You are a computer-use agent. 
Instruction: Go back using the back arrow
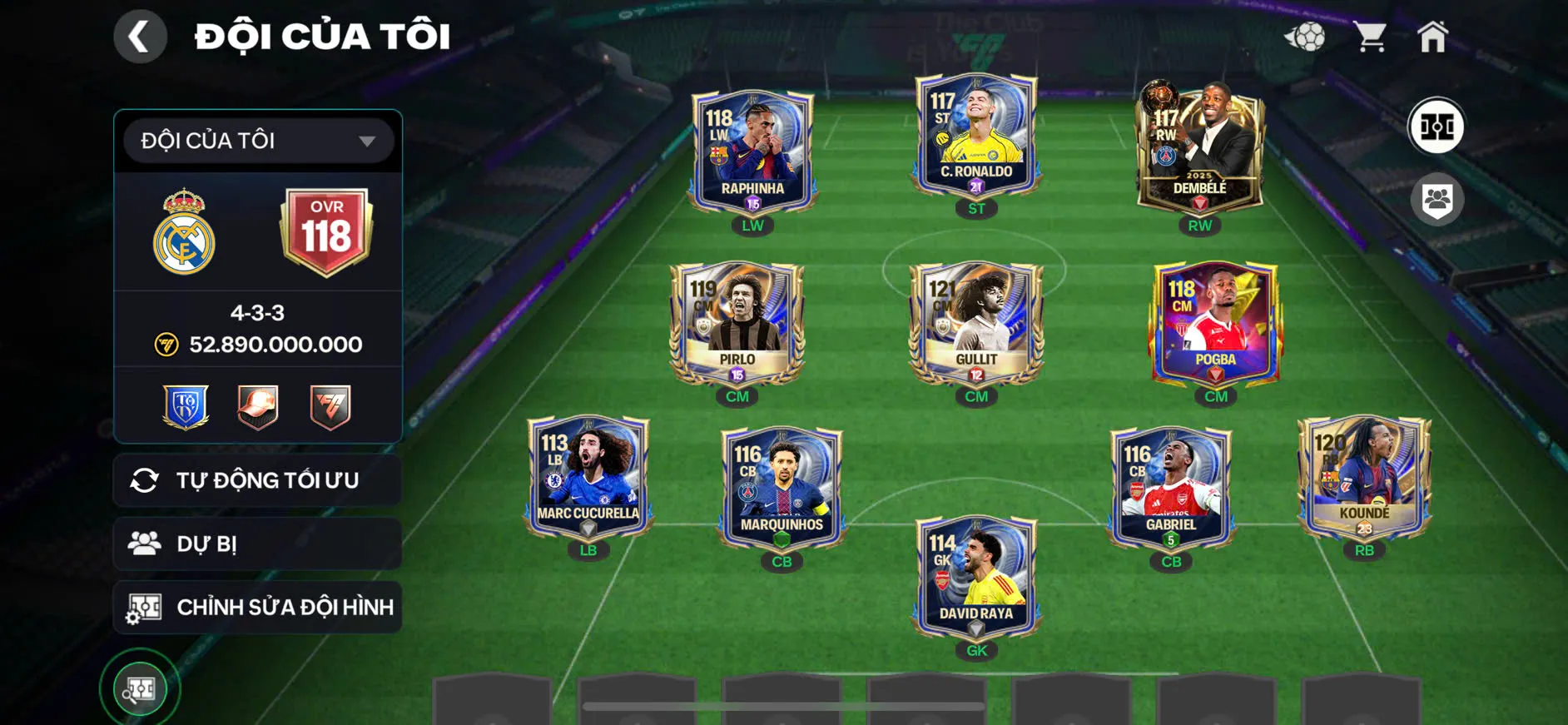[140, 37]
